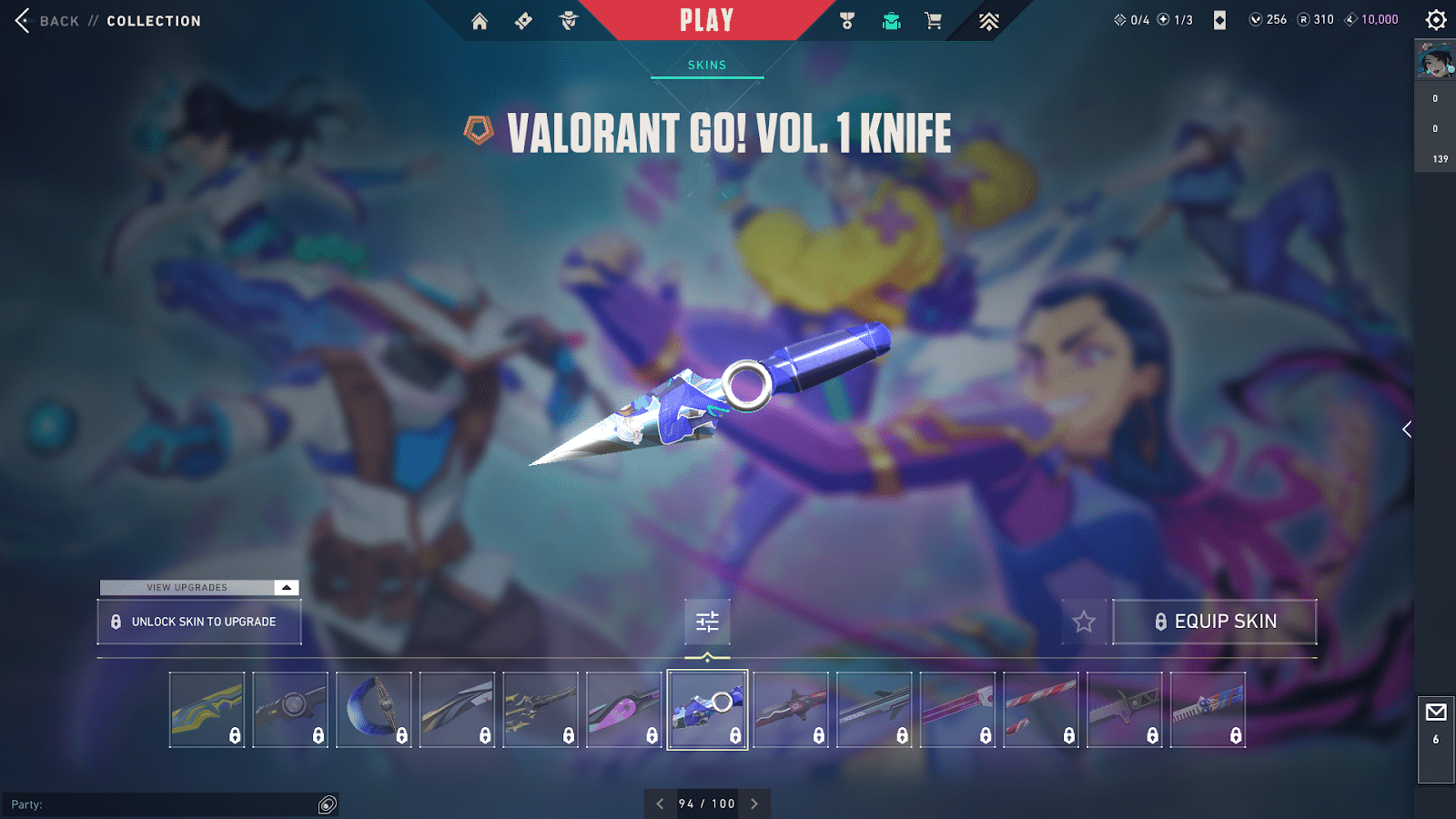Open the Career medal icon

(847, 21)
